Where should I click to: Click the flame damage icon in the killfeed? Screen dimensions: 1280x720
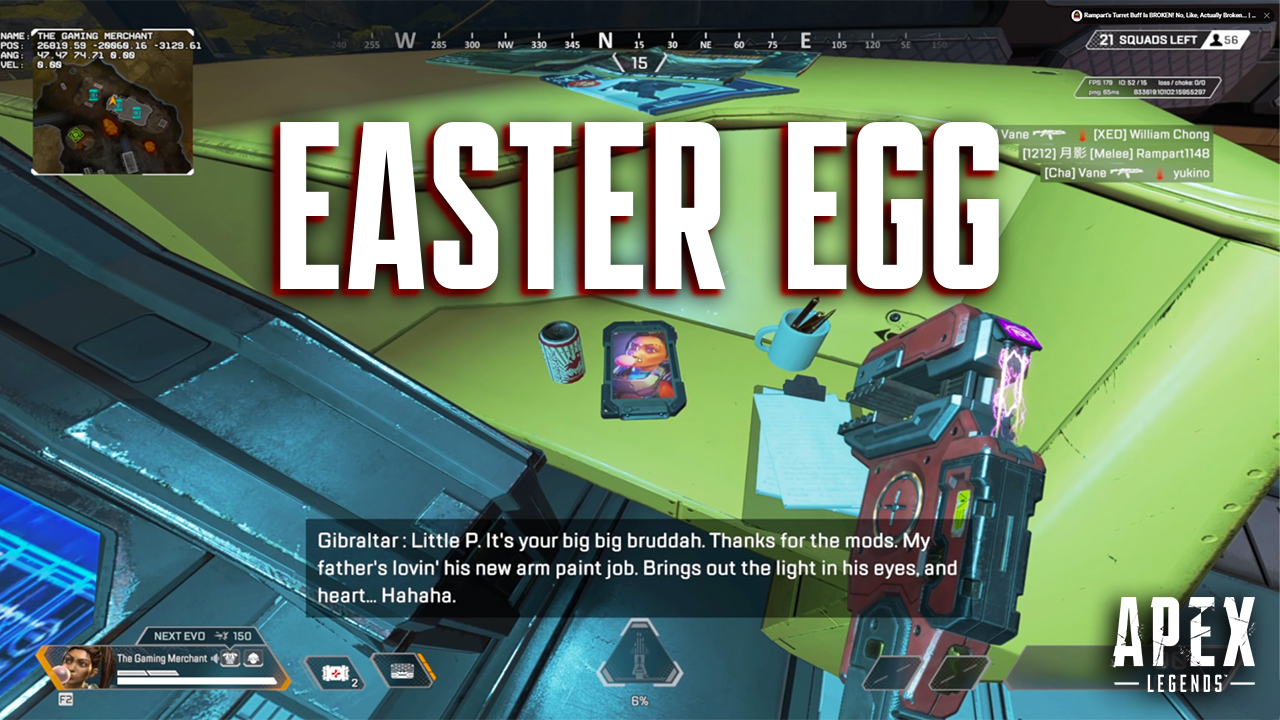point(1082,135)
